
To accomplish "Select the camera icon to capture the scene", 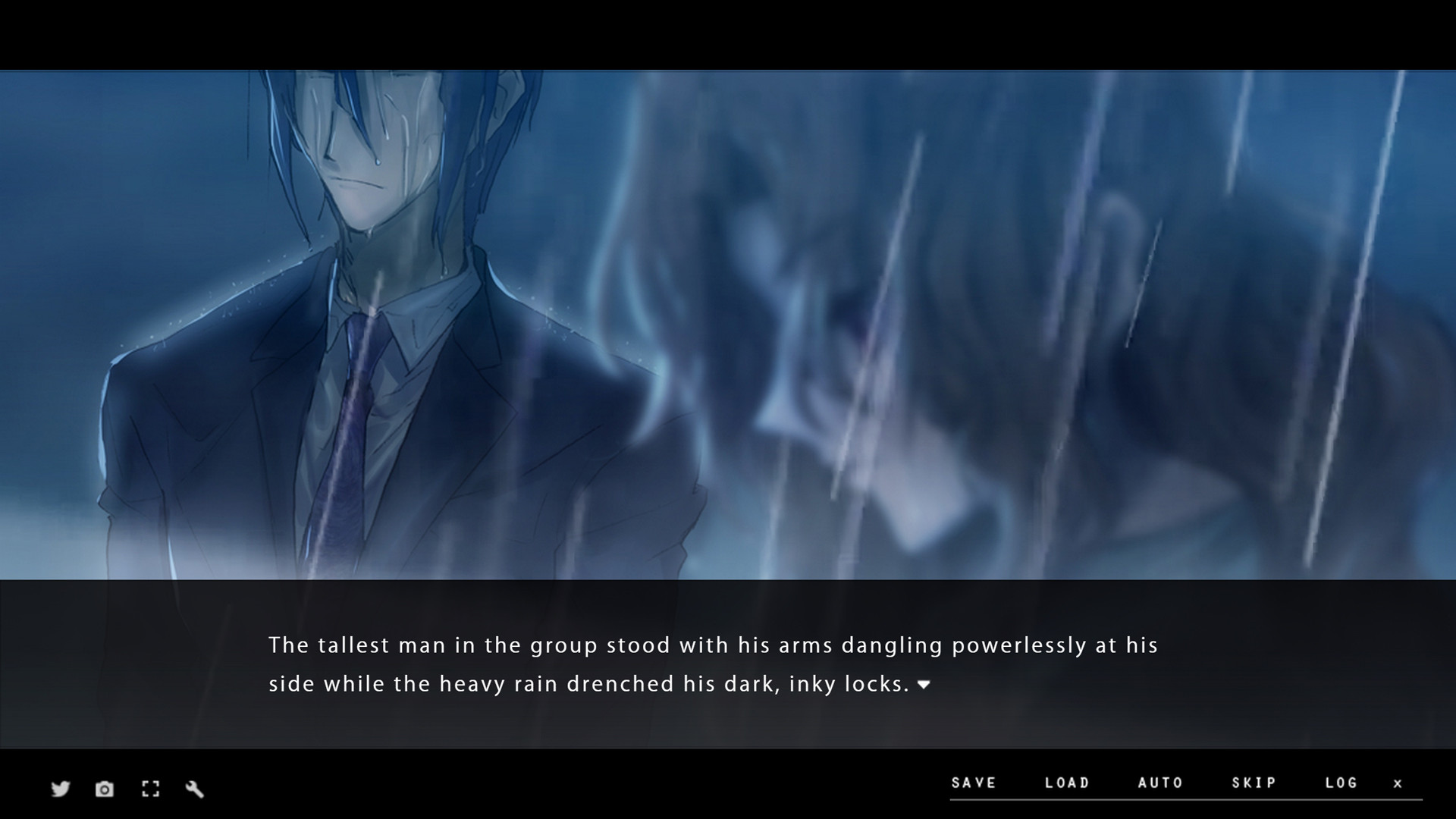I will [x=104, y=789].
